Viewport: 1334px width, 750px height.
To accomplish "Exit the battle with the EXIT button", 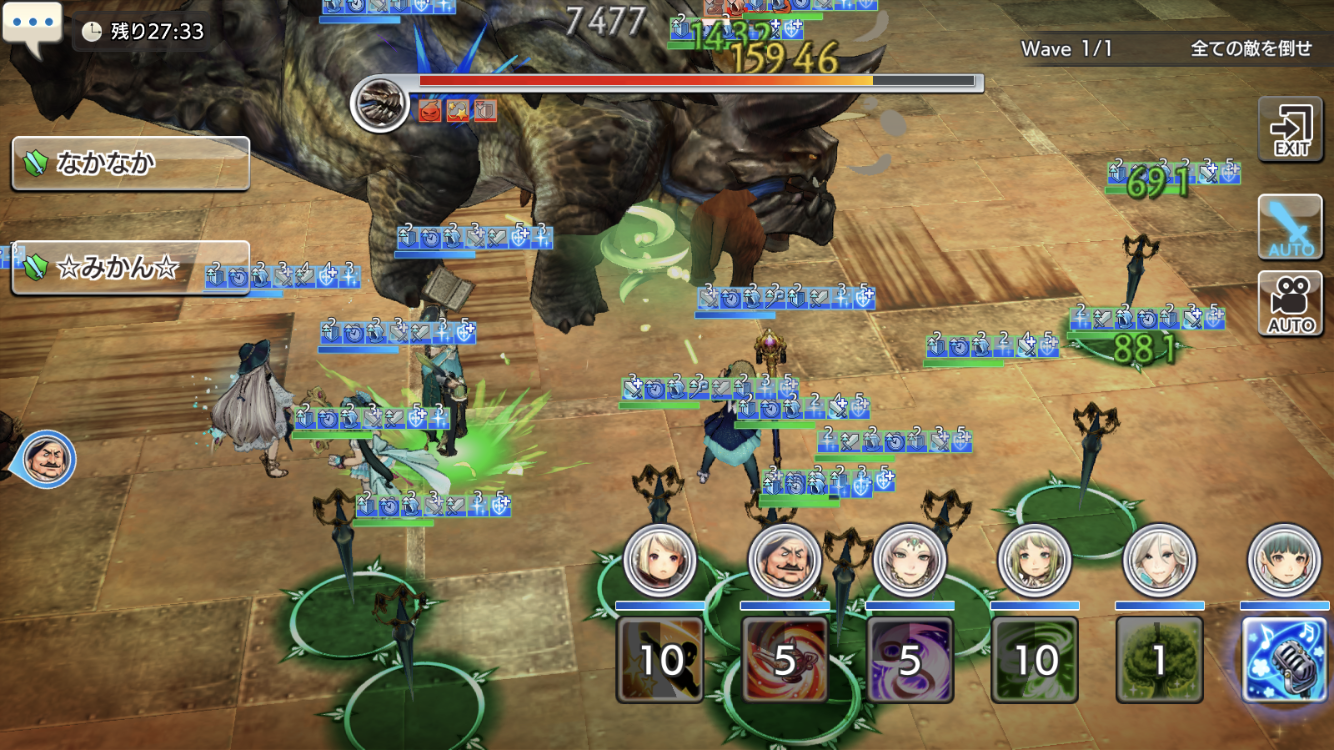I will click(x=1291, y=130).
